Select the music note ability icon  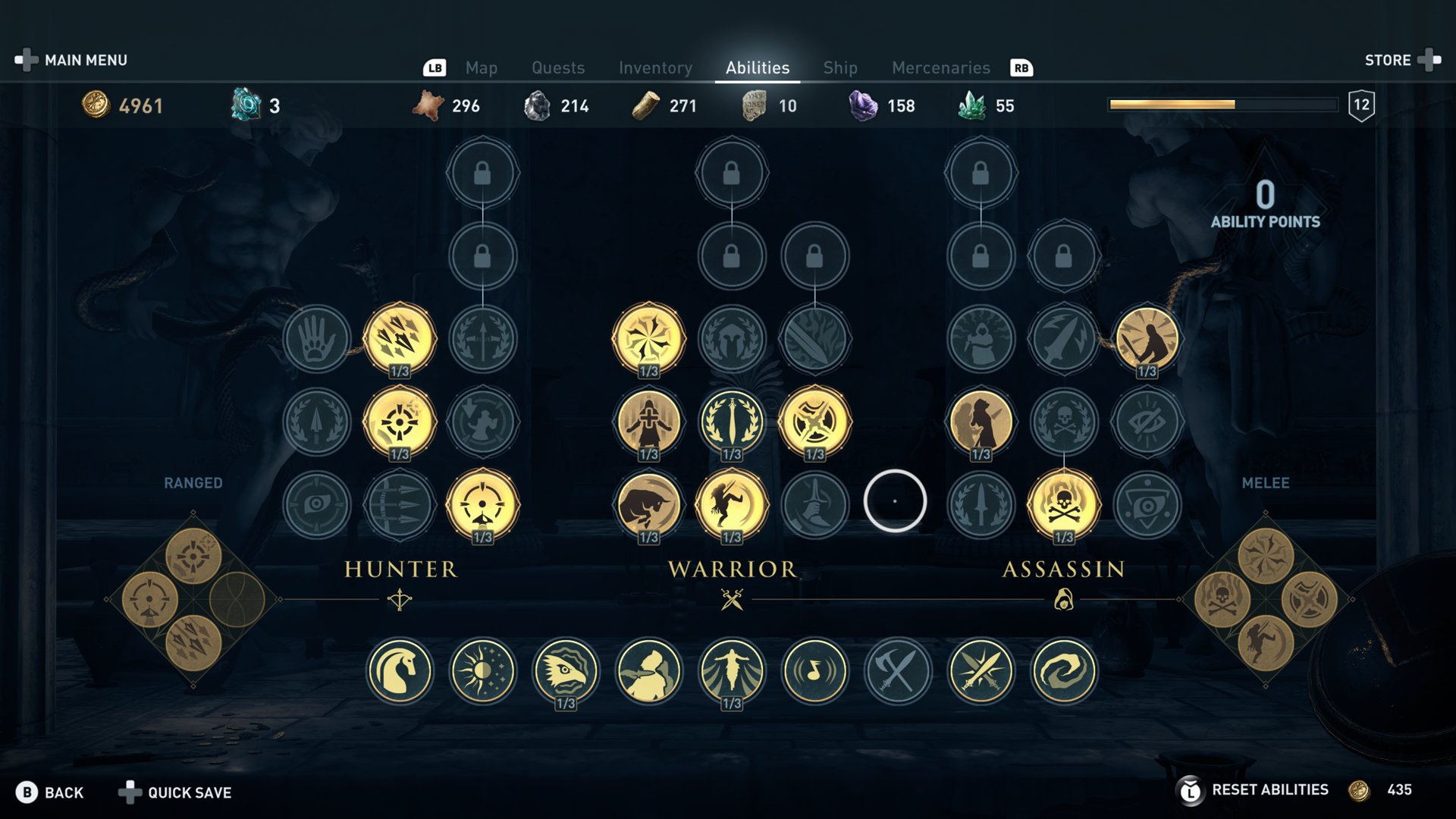point(815,671)
